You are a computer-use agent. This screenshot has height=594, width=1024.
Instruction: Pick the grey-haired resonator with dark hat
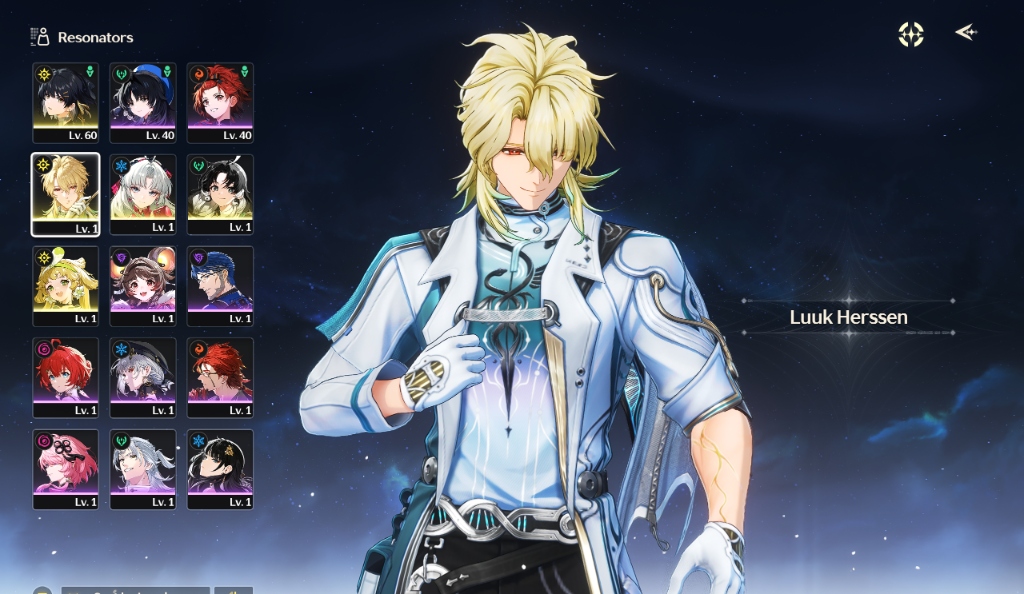pos(143,377)
